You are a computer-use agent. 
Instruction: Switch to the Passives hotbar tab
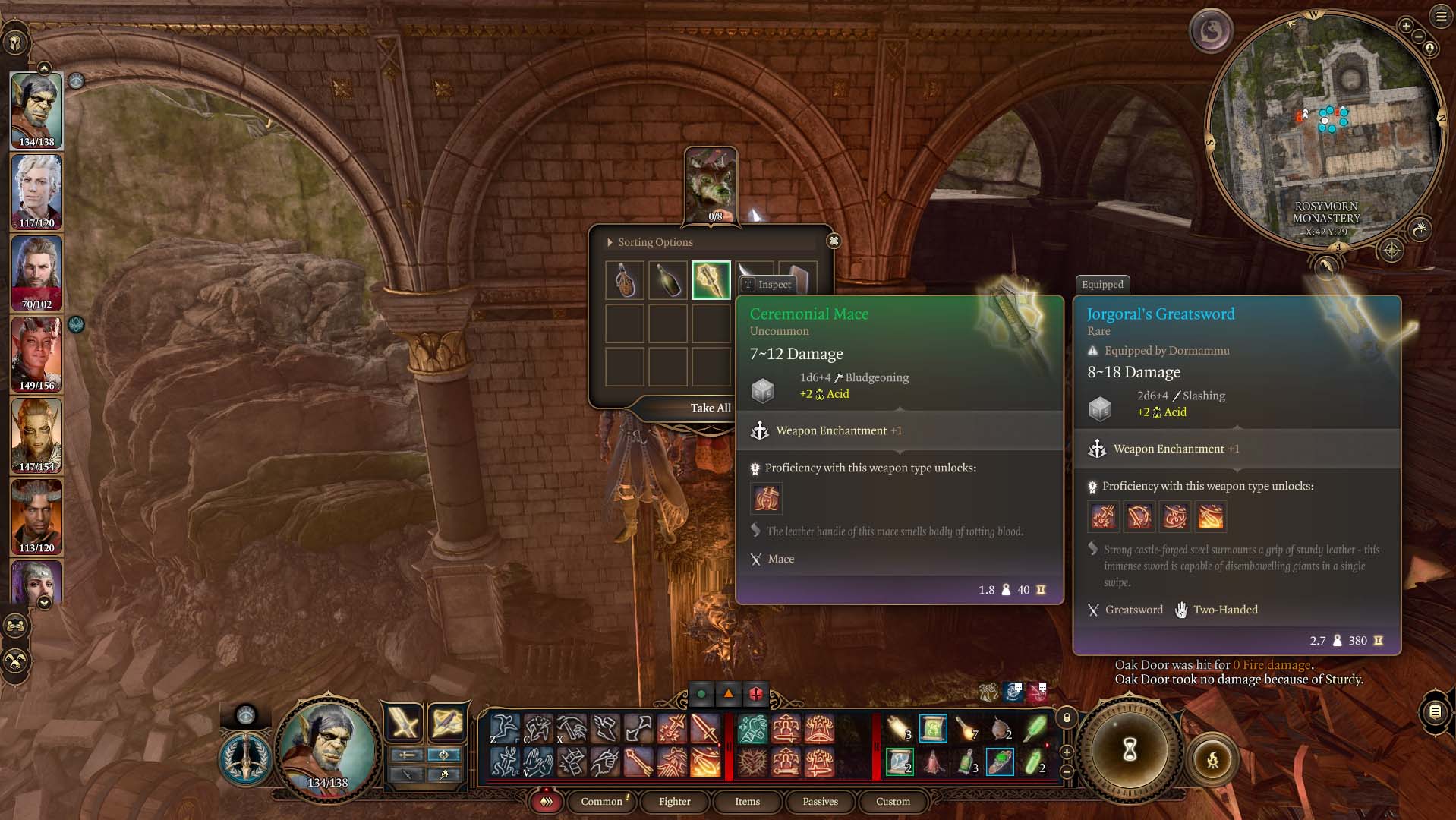point(819,802)
